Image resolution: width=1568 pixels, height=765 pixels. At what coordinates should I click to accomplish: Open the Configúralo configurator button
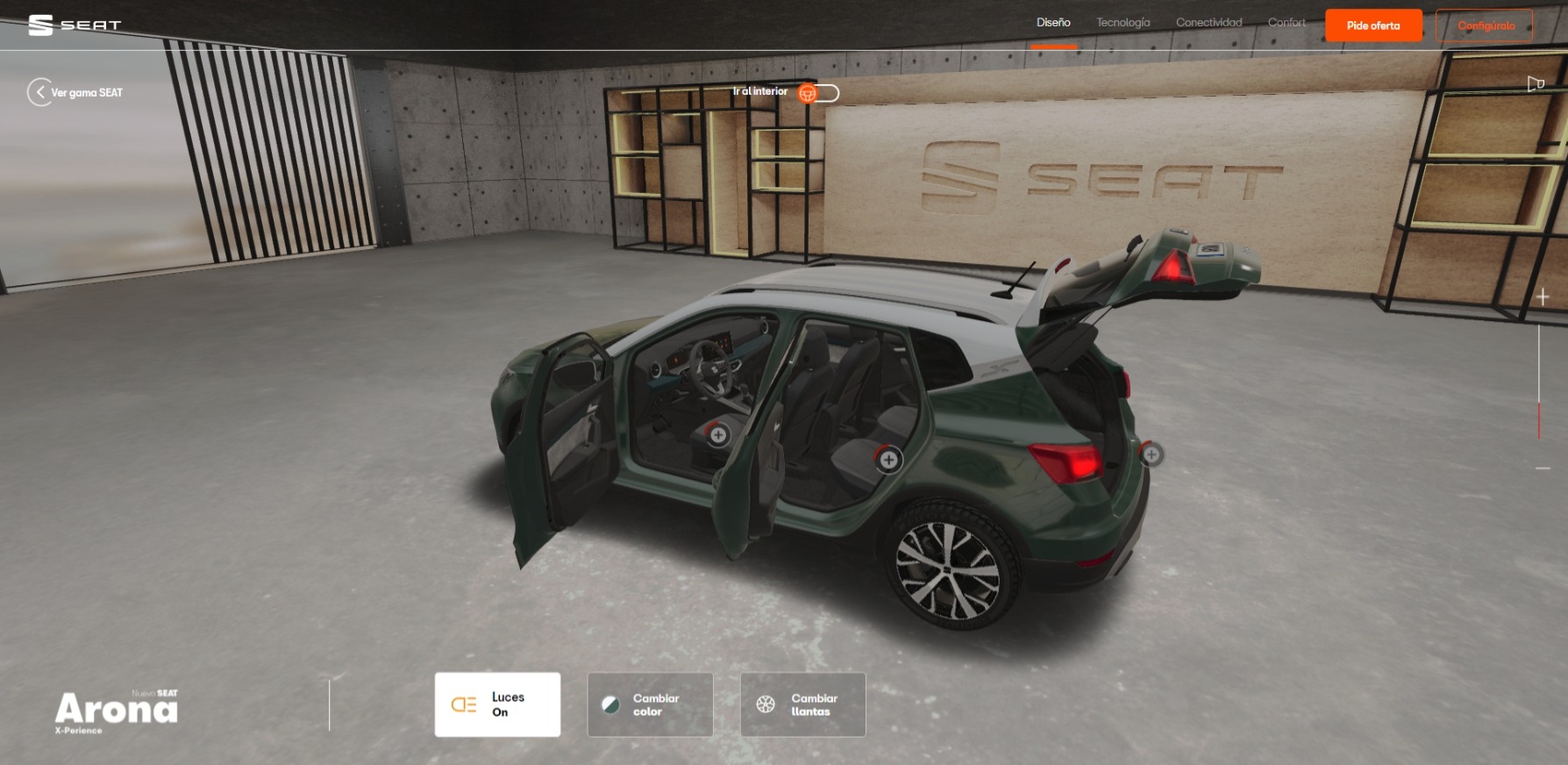(1485, 25)
